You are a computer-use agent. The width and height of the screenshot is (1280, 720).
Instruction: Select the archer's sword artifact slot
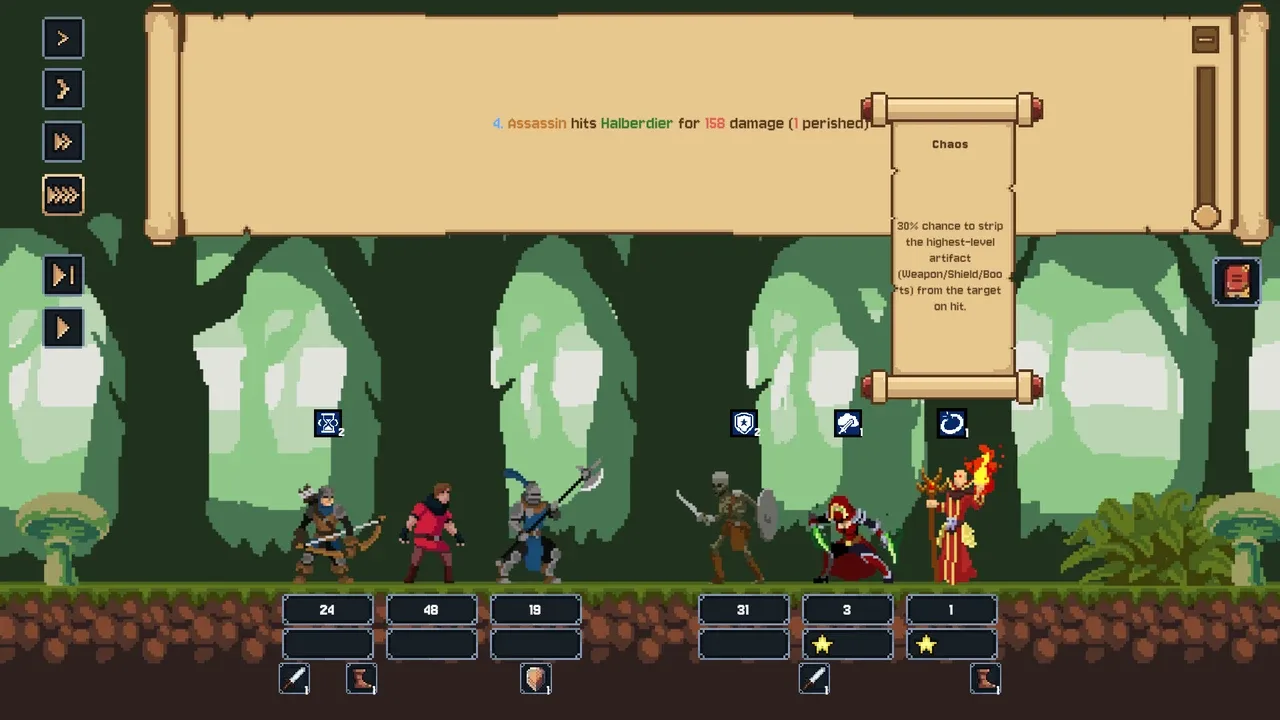pyautogui.click(x=294, y=680)
